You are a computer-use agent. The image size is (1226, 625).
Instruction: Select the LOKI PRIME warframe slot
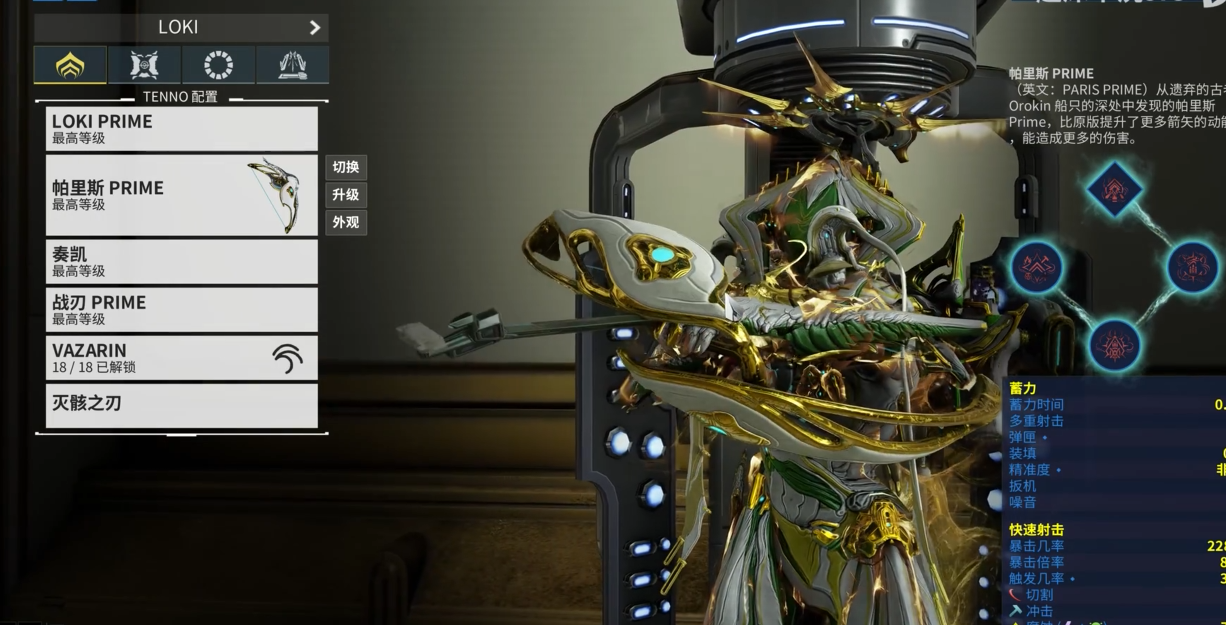point(181,129)
